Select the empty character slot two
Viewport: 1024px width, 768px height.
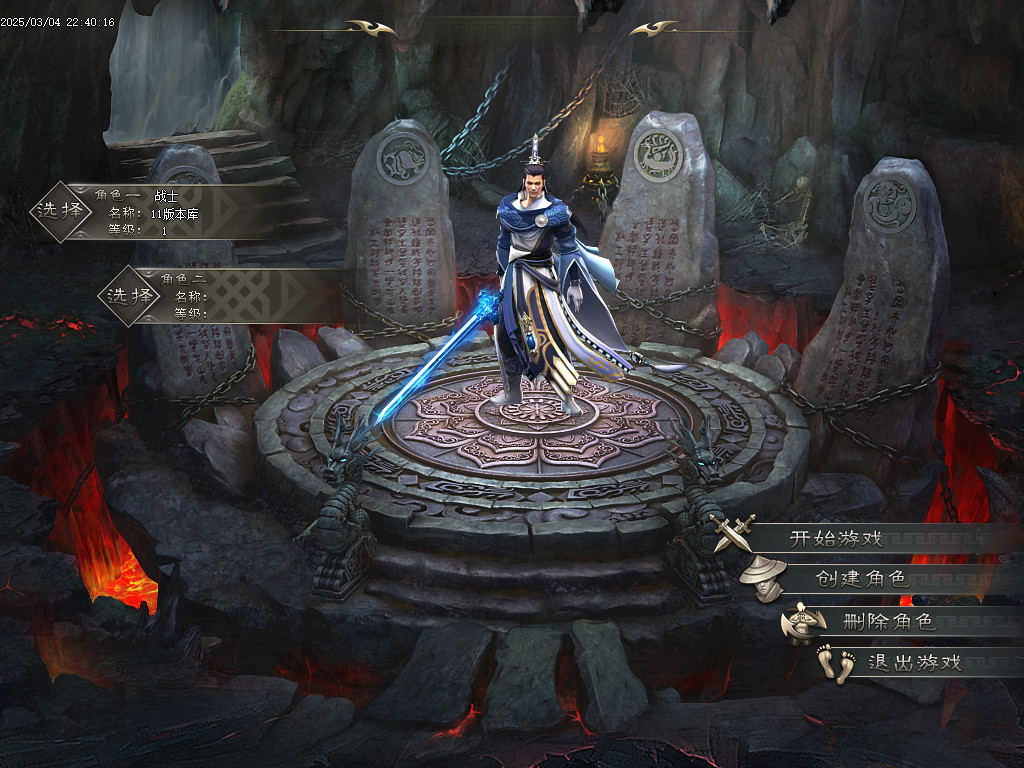point(131,295)
